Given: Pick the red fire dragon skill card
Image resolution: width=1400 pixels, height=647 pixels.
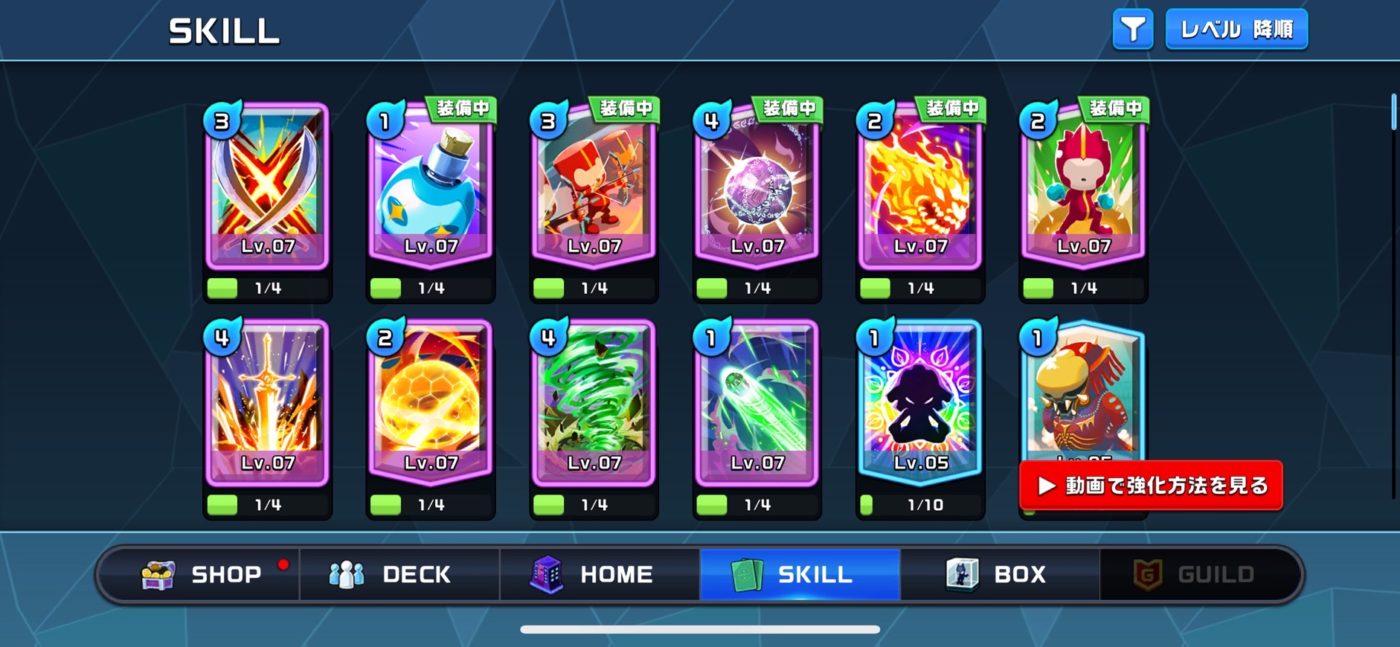Looking at the screenshot, I should (x=920, y=187).
